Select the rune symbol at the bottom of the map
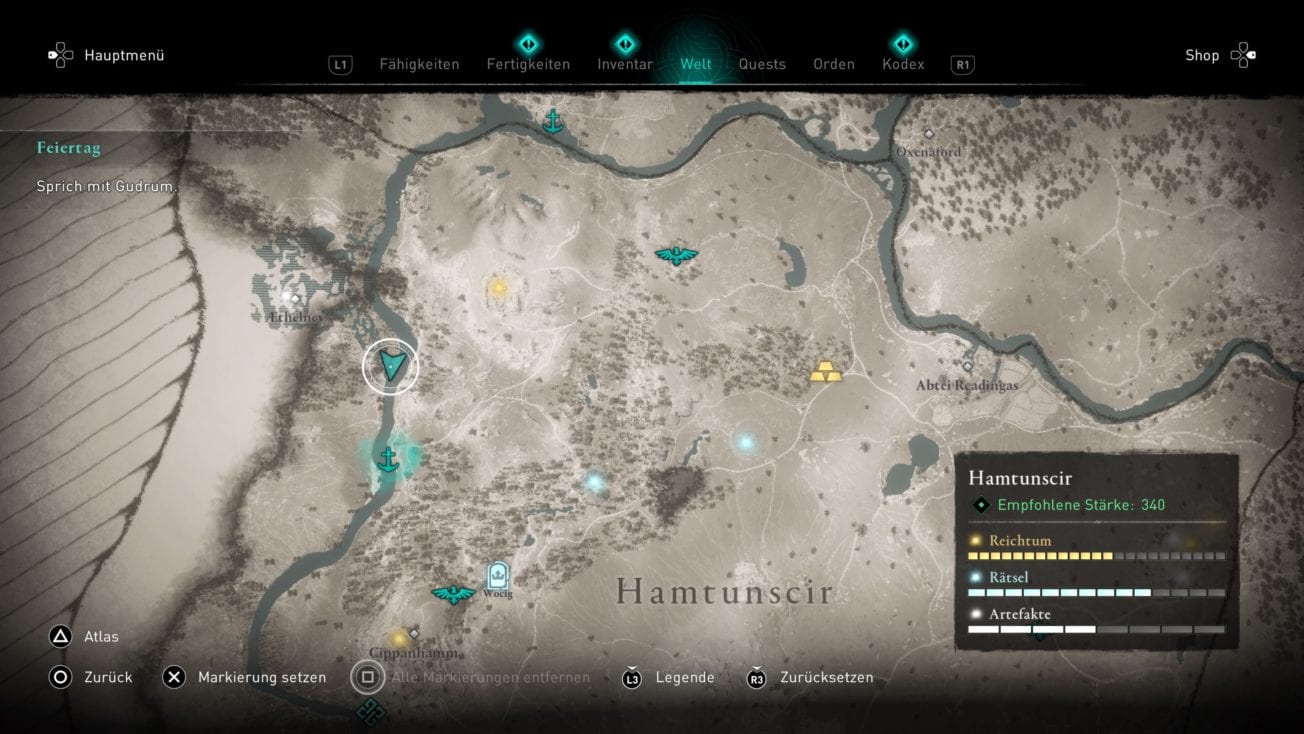This screenshot has height=734, width=1304. (x=368, y=714)
